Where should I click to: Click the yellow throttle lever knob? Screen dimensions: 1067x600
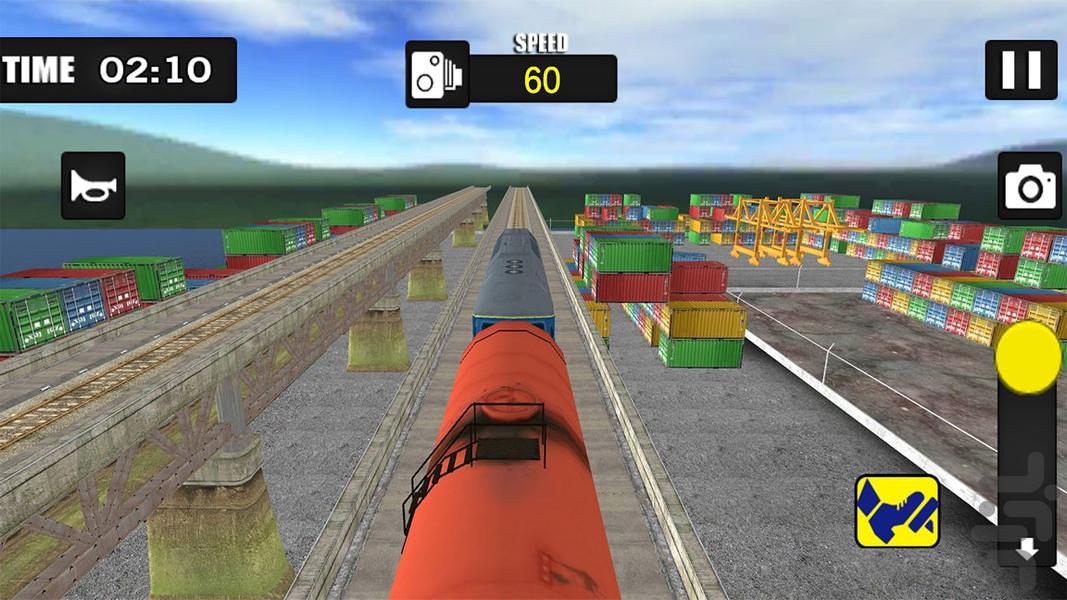[x=1028, y=357]
